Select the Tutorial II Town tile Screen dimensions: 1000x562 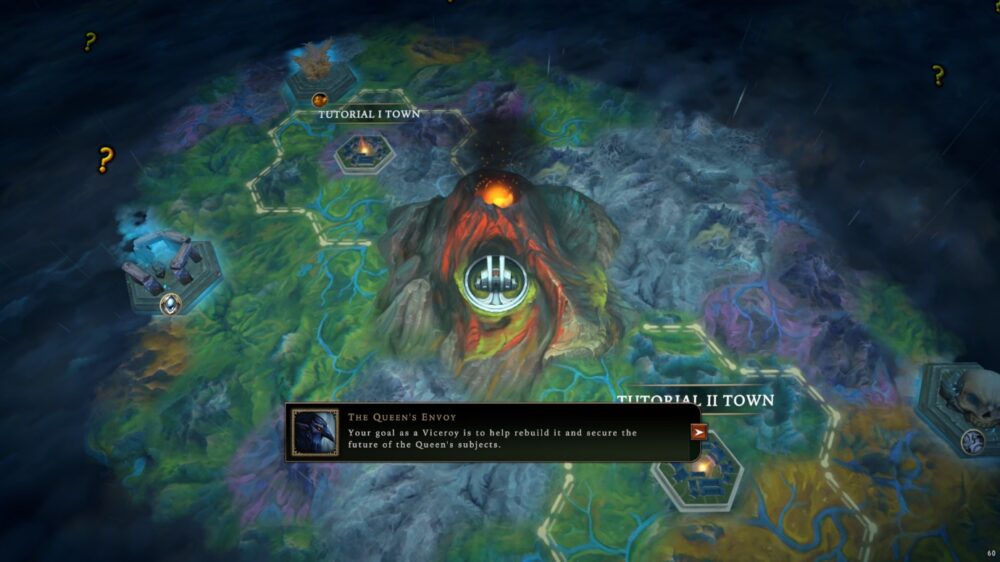coord(699,470)
